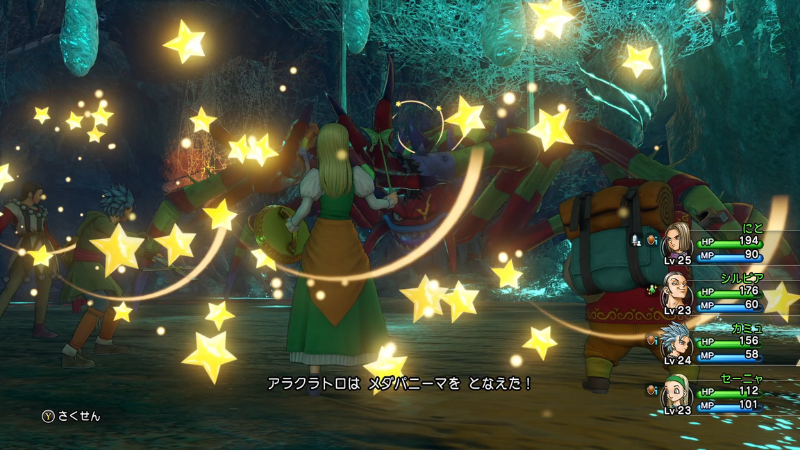Choose シルビア's portrait in the party panel
Image resolution: width=800 pixels, height=450 pixels.
[677, 291]
